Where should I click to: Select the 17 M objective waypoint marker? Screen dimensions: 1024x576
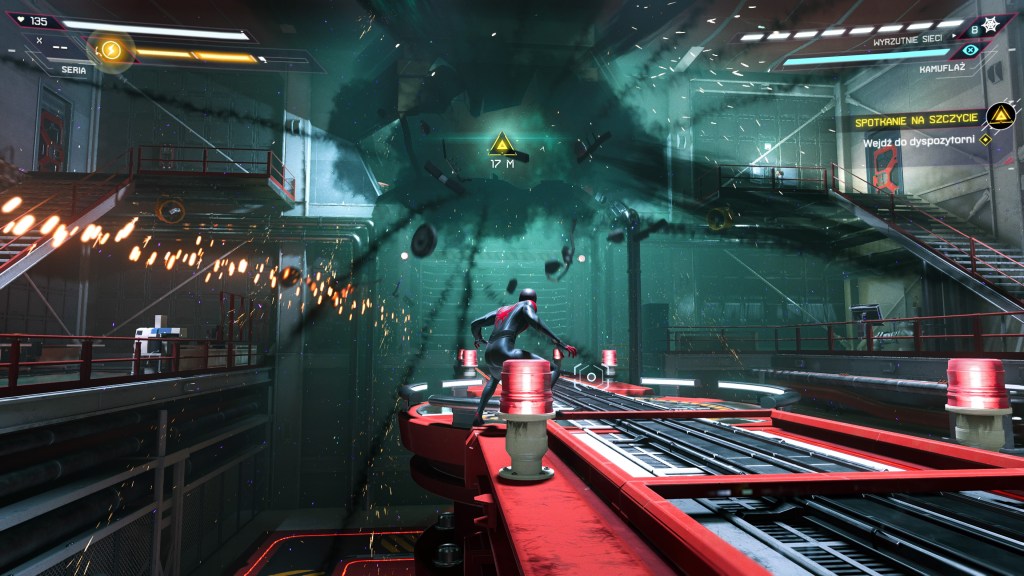click(502, 147)
